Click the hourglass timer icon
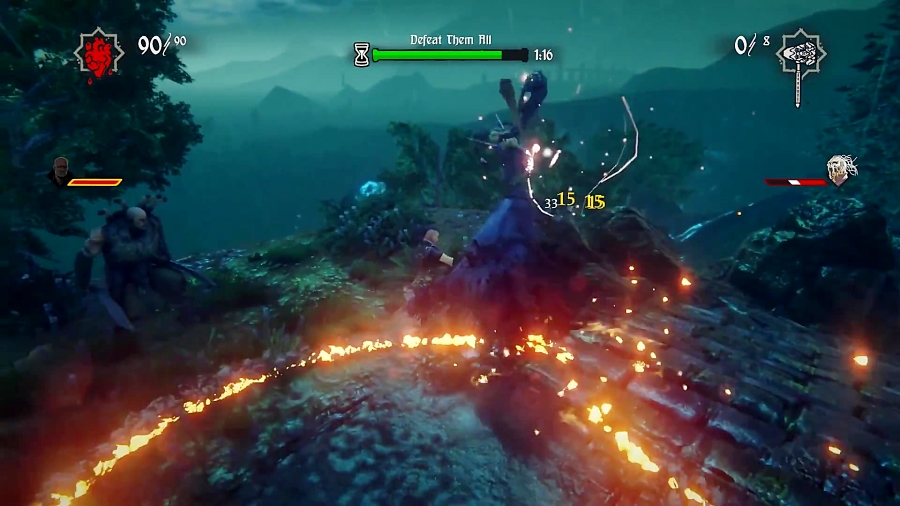900x506 pixels. pos(361,55)
